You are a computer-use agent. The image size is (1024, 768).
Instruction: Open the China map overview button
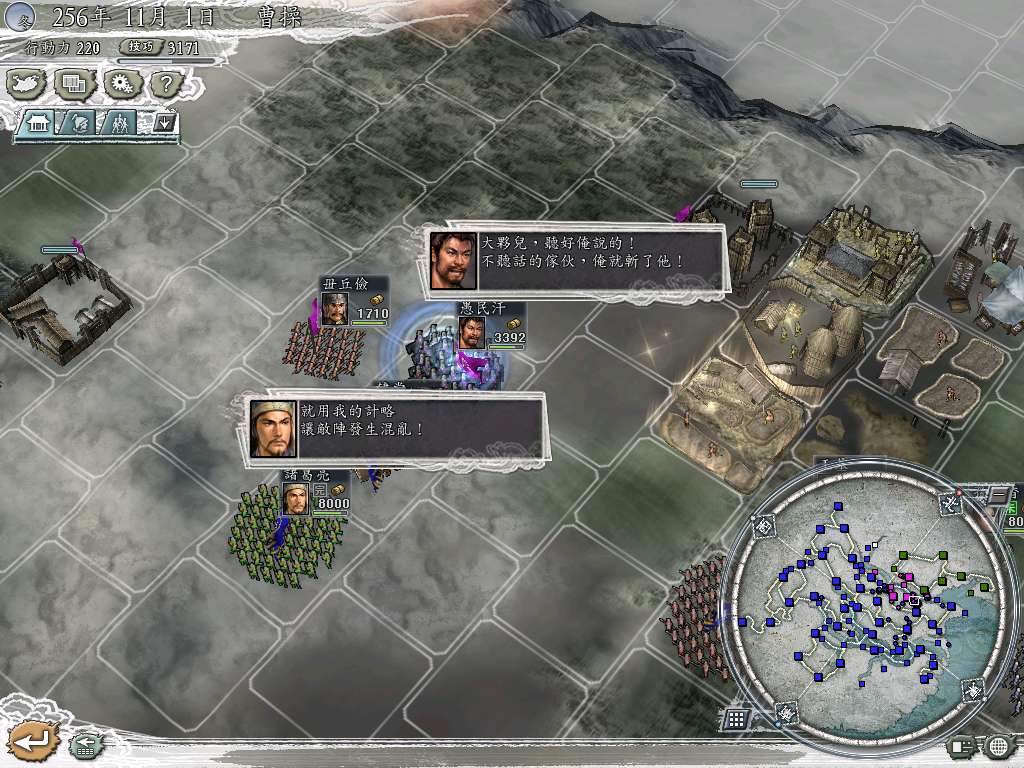tap(27, 84)
